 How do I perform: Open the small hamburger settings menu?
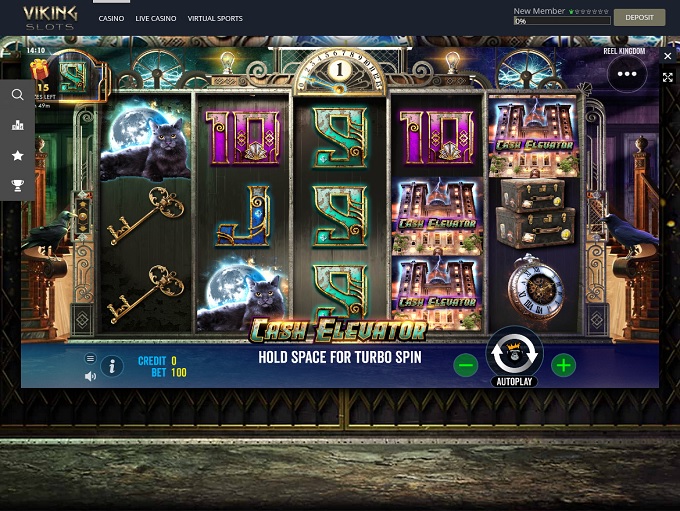(x=90, y=358)
